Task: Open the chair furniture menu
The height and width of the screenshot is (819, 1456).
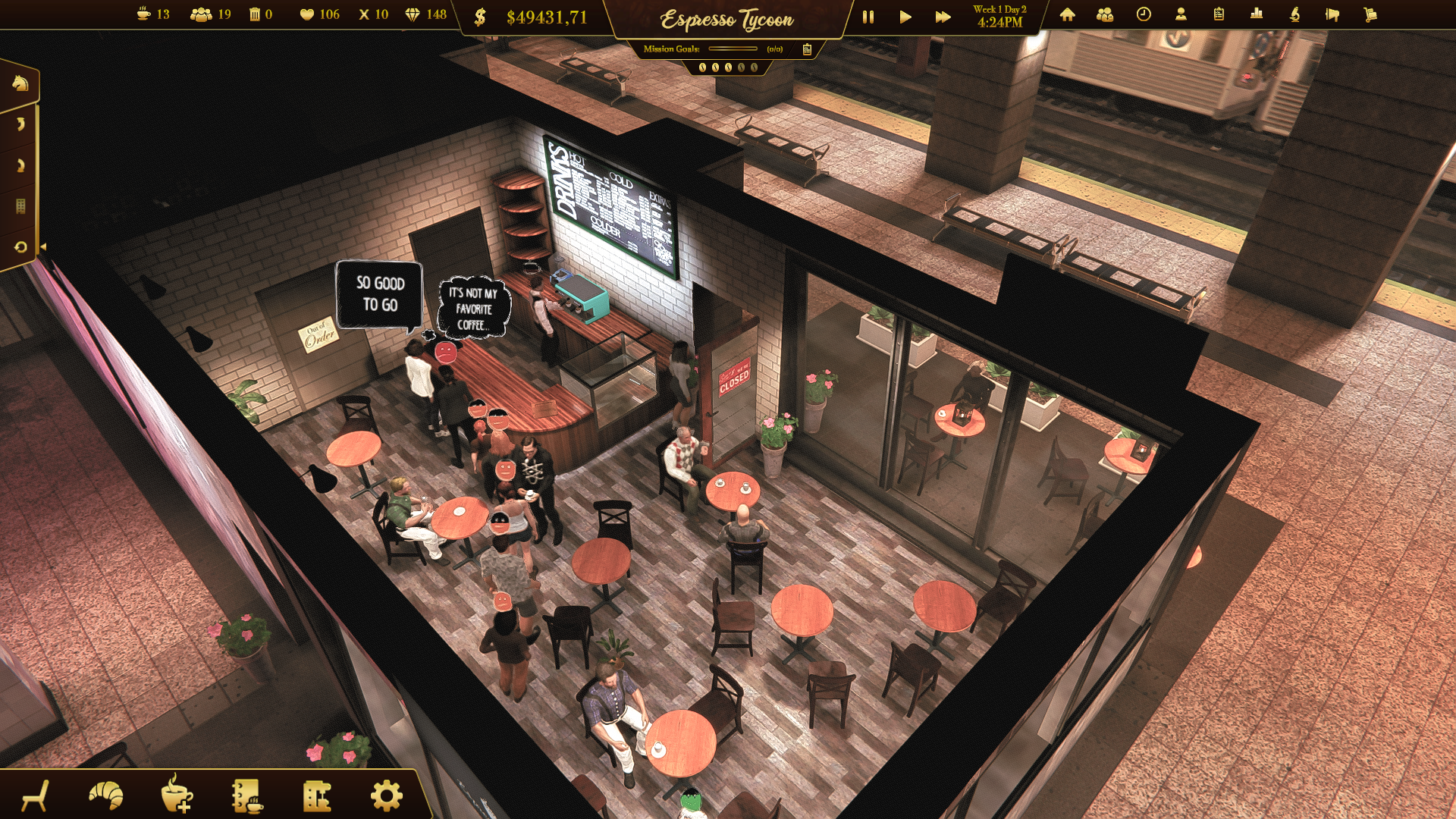Action: (x=36, y=795)
